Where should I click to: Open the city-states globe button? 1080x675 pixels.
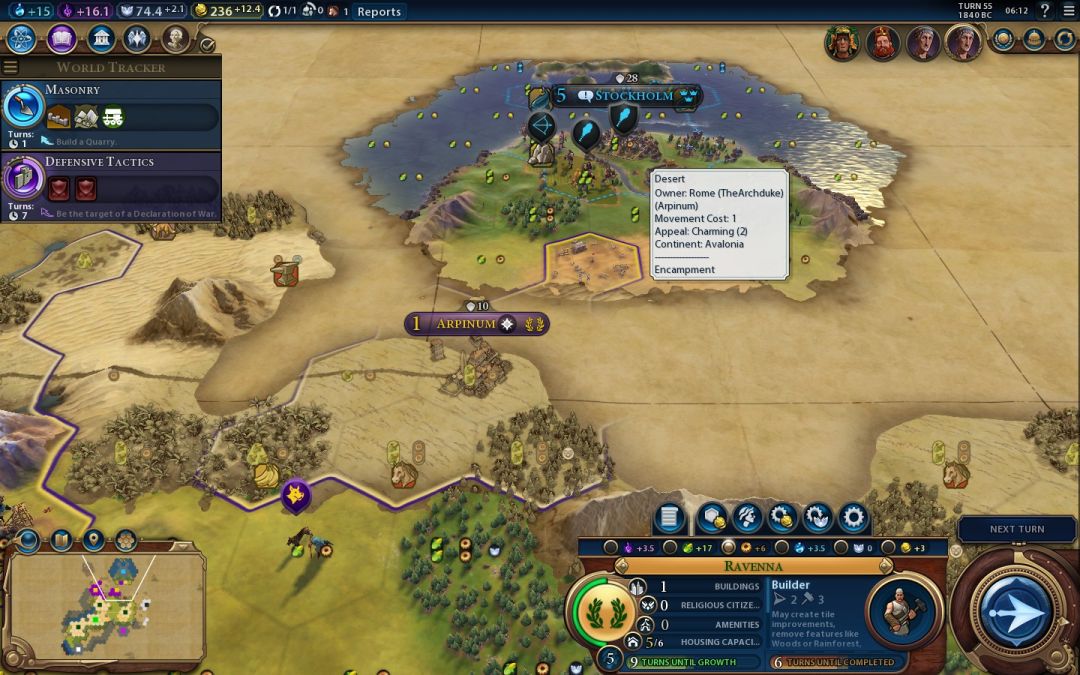(1003, 39)
